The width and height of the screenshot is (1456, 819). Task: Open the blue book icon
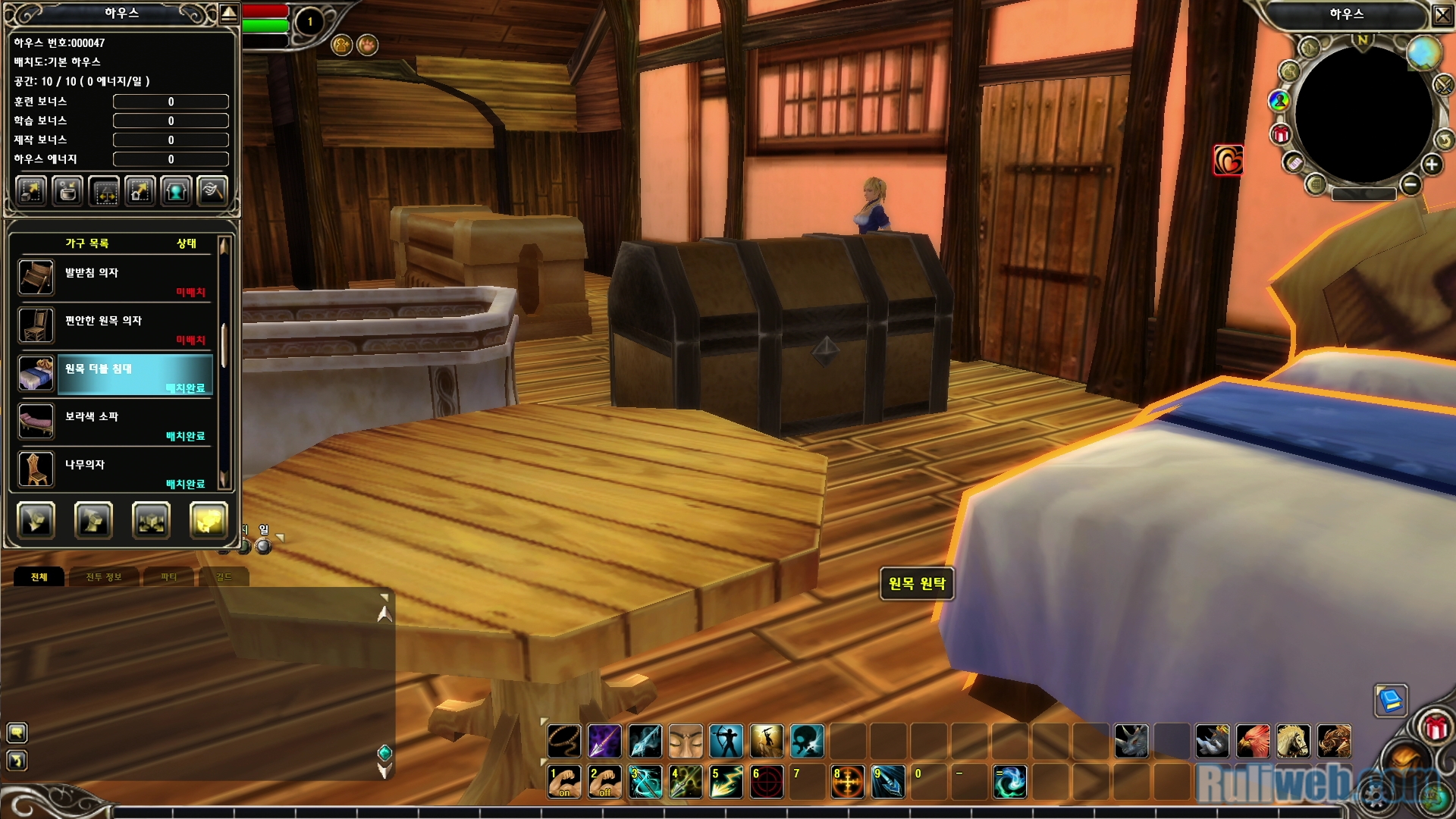[1391, 700]
